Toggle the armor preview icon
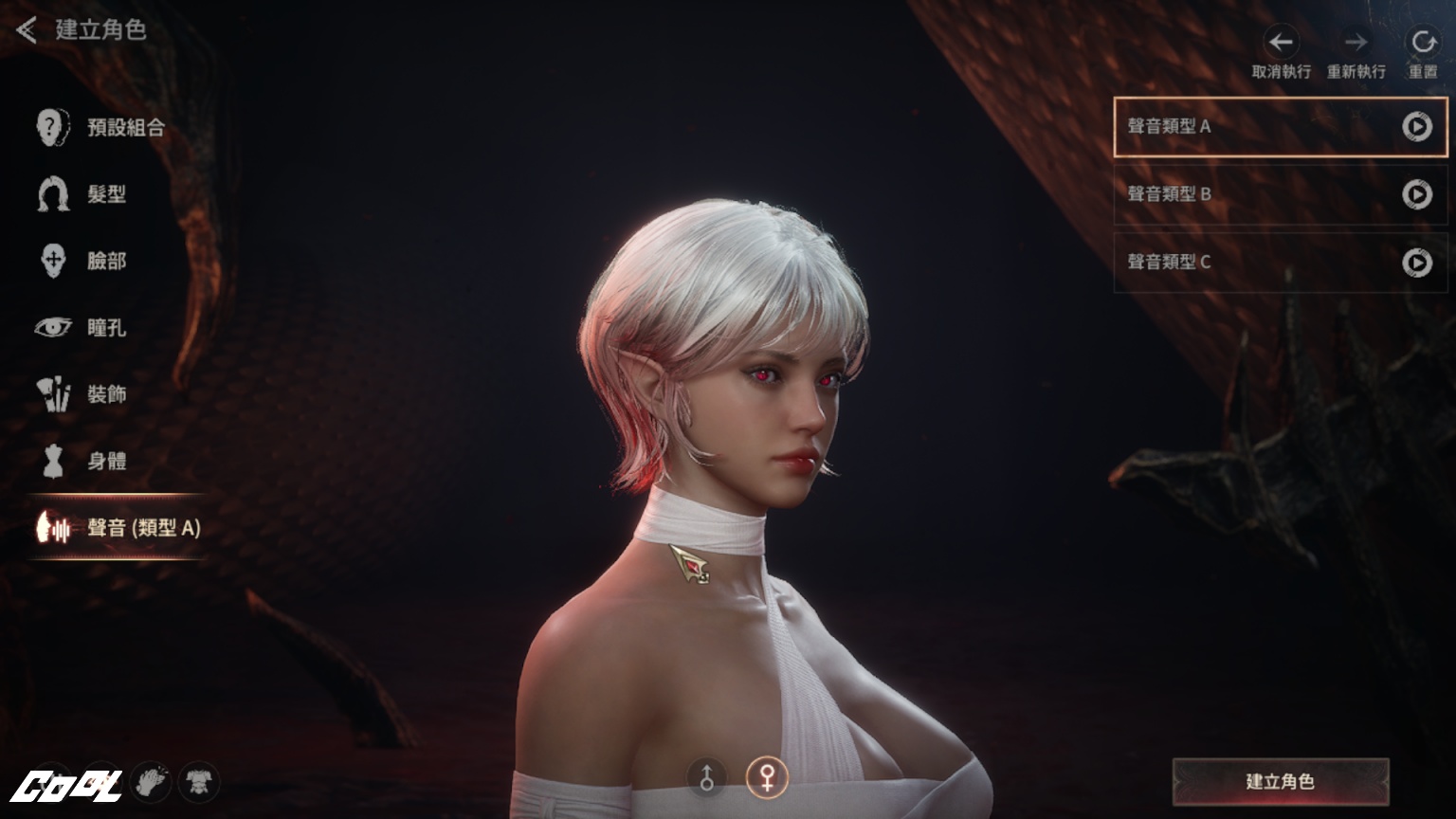1456x819 pixels. (198, 782)
